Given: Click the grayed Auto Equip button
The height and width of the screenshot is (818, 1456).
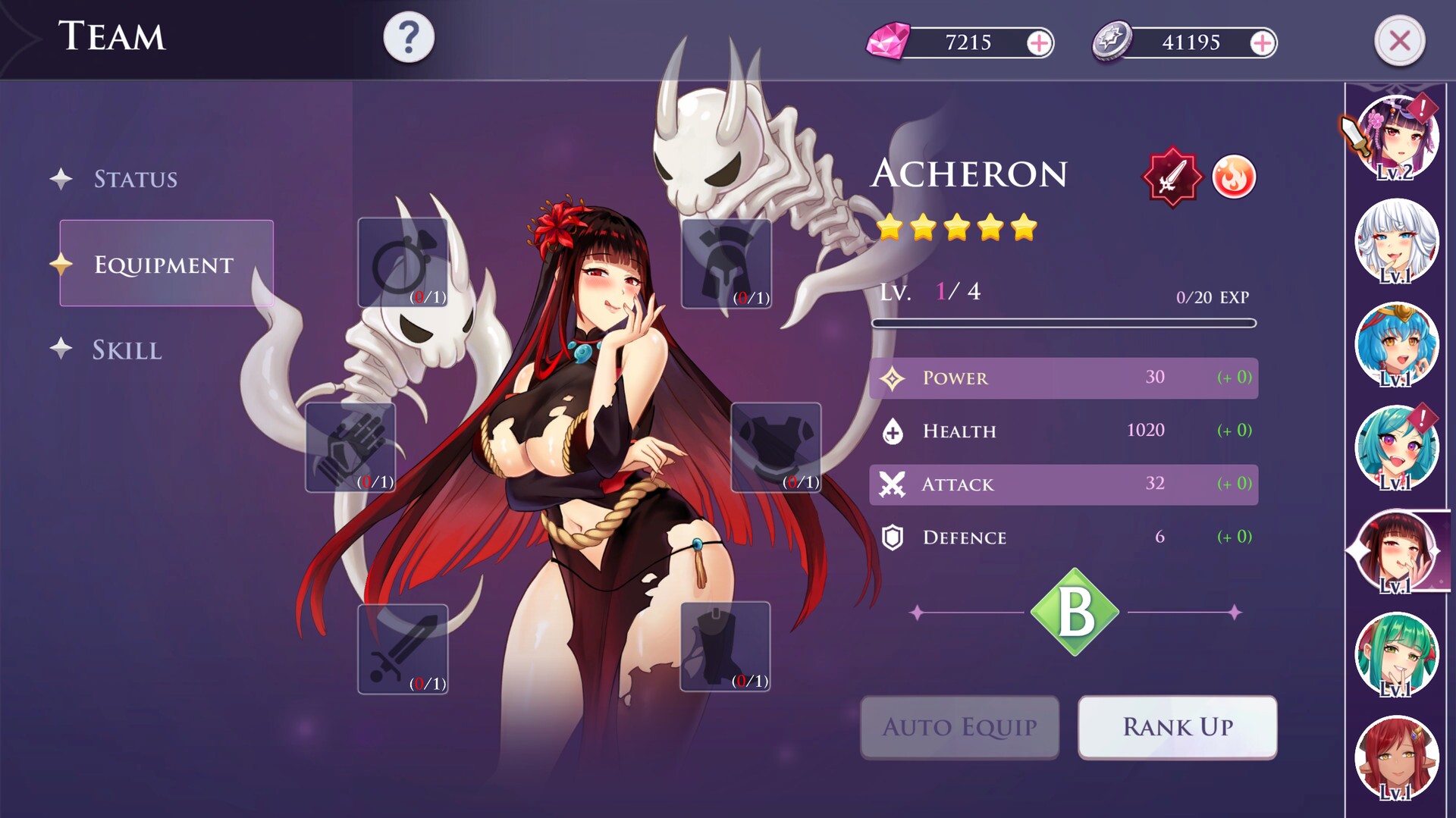Looking at the screenshot, I should [x=959, y=726].
